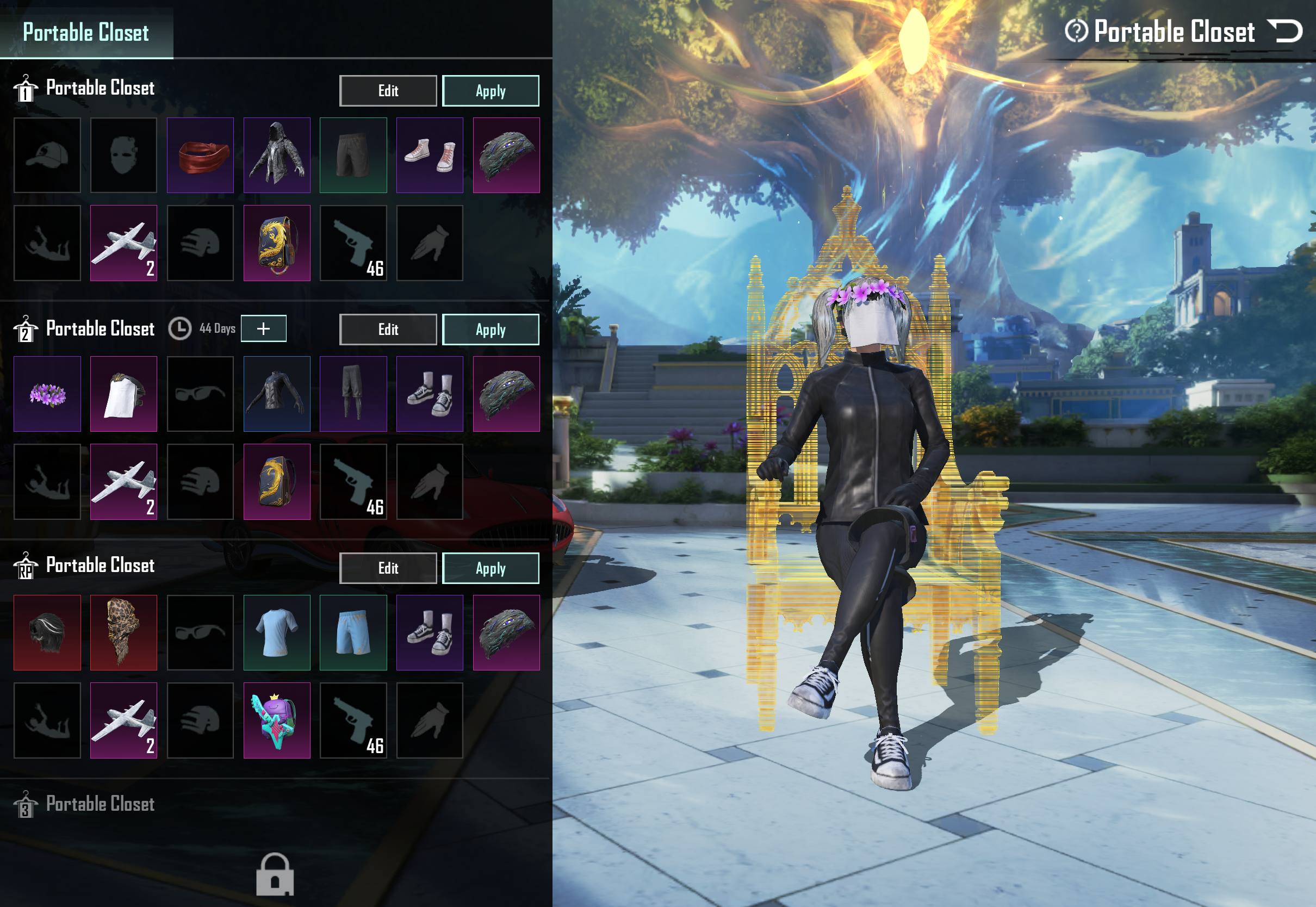Pick the light blue shorts slot

pos(353,632)
